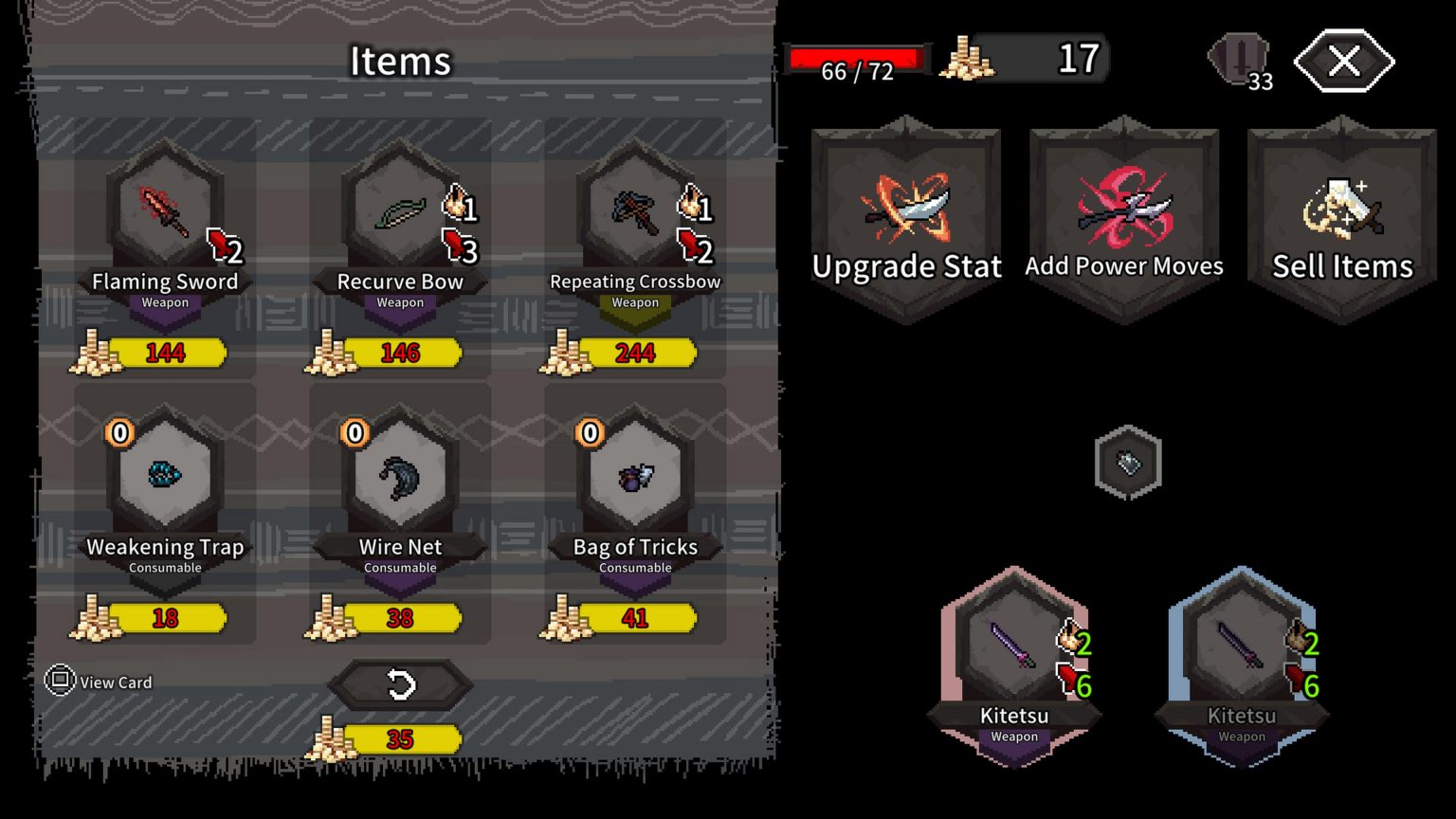Select the Flaming Sword weapon icon
This screenshot has height=819, width=1456.
tap(165, 210)
